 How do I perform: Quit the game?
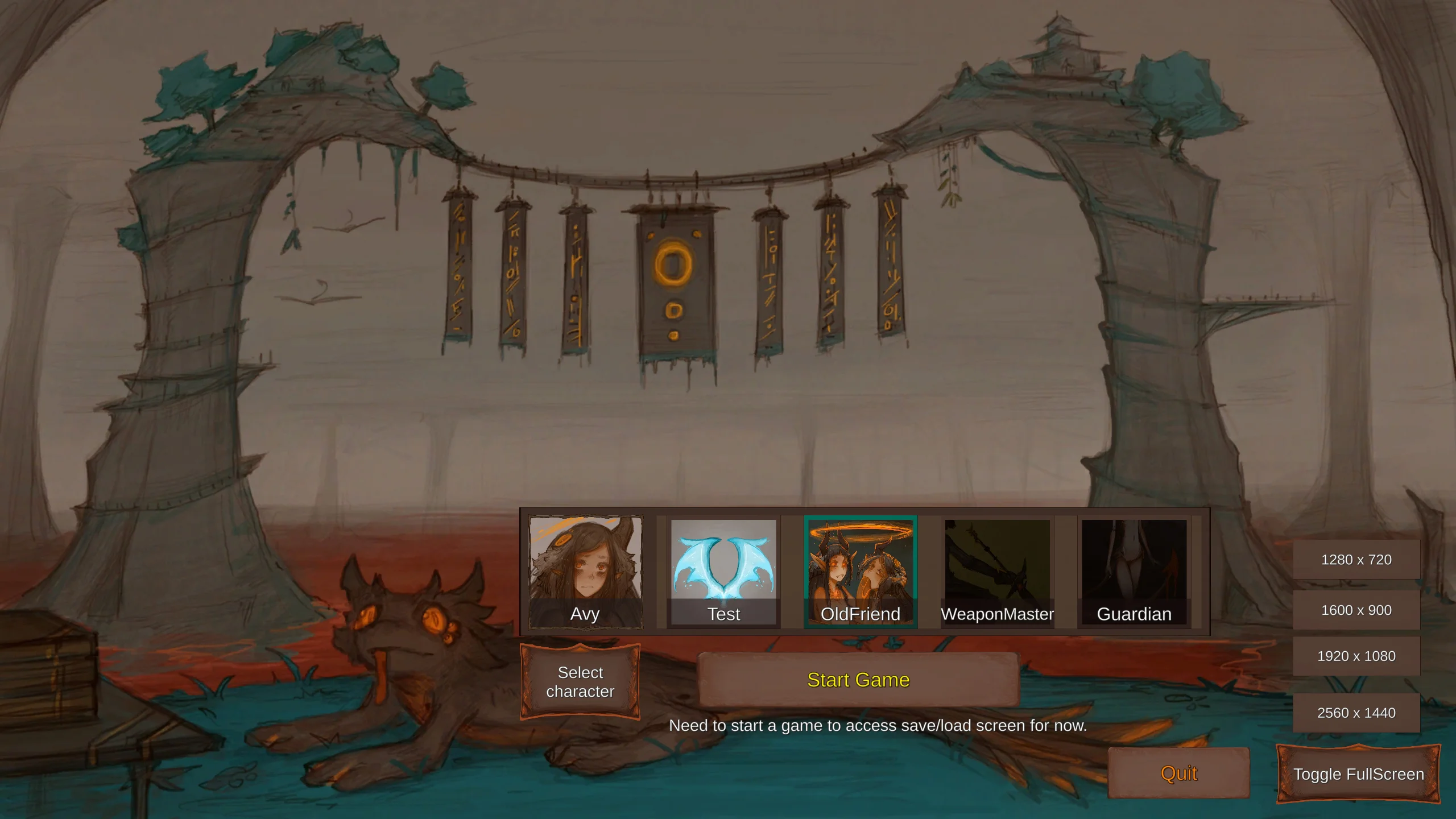[1178, 773]
